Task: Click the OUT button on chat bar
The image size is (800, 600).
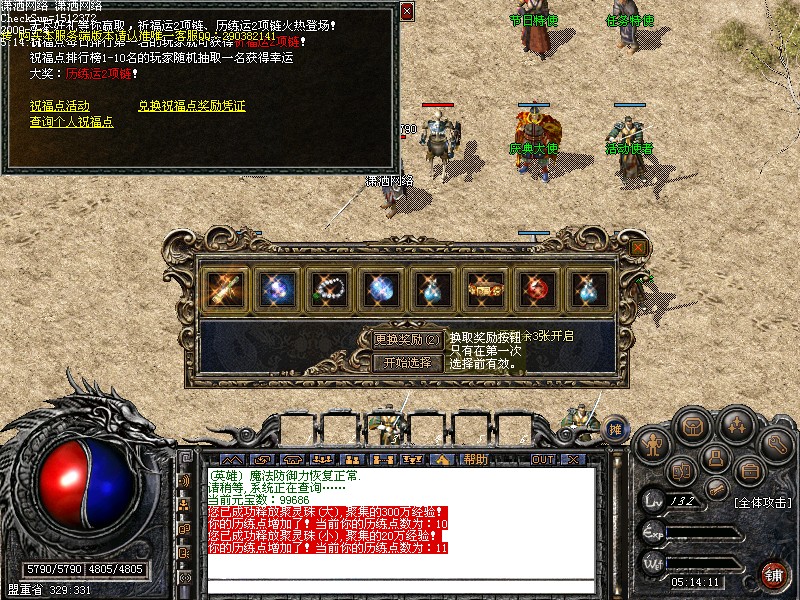Action: click(x=542, y=459)
